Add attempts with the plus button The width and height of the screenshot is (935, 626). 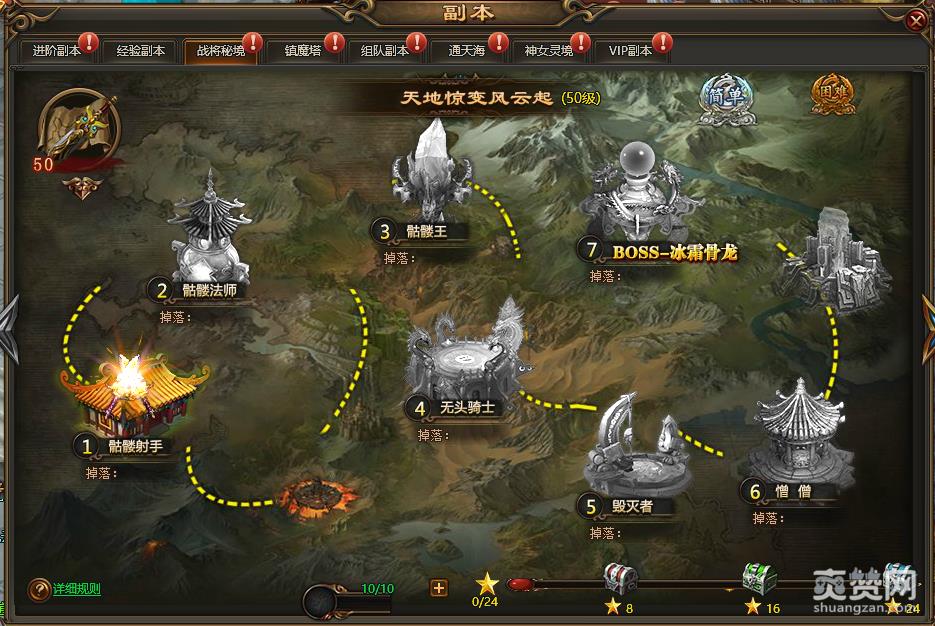(x=438, y=588)
